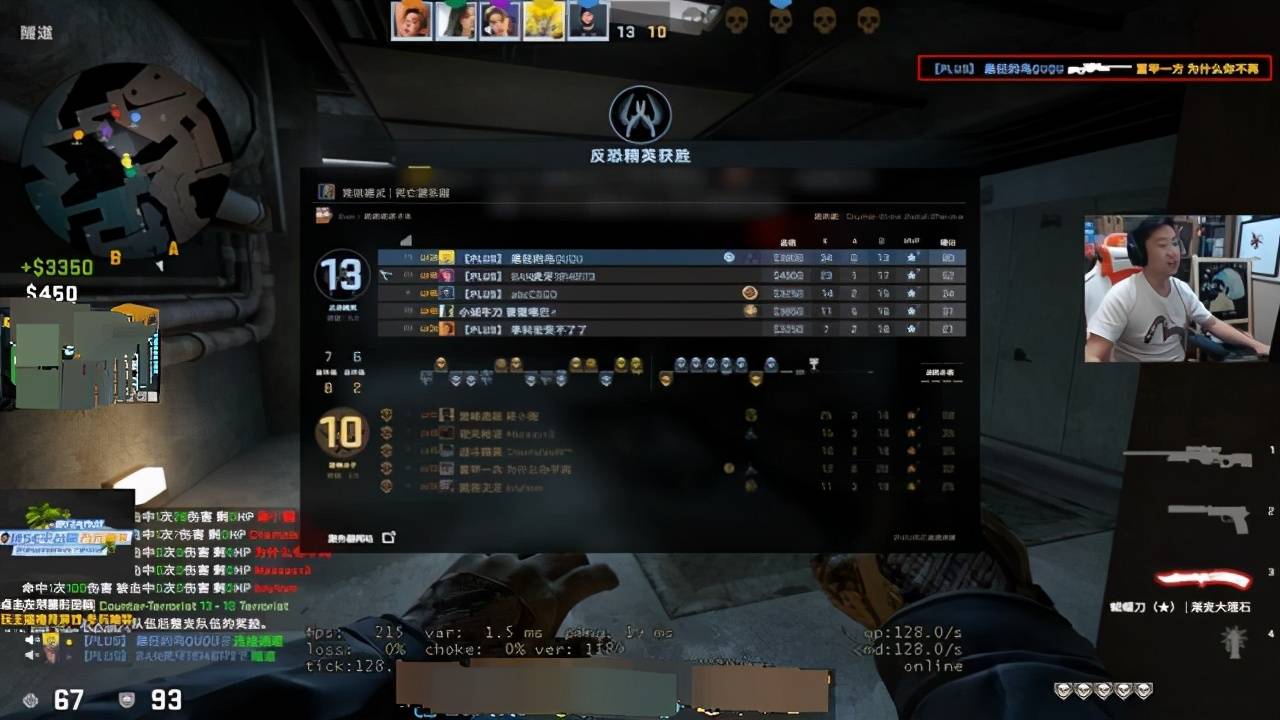Choose the AWP sniper rifle weapon slot
Image resolution: width=1280 pixels, height=720 pixels.
pos(1188,457)
